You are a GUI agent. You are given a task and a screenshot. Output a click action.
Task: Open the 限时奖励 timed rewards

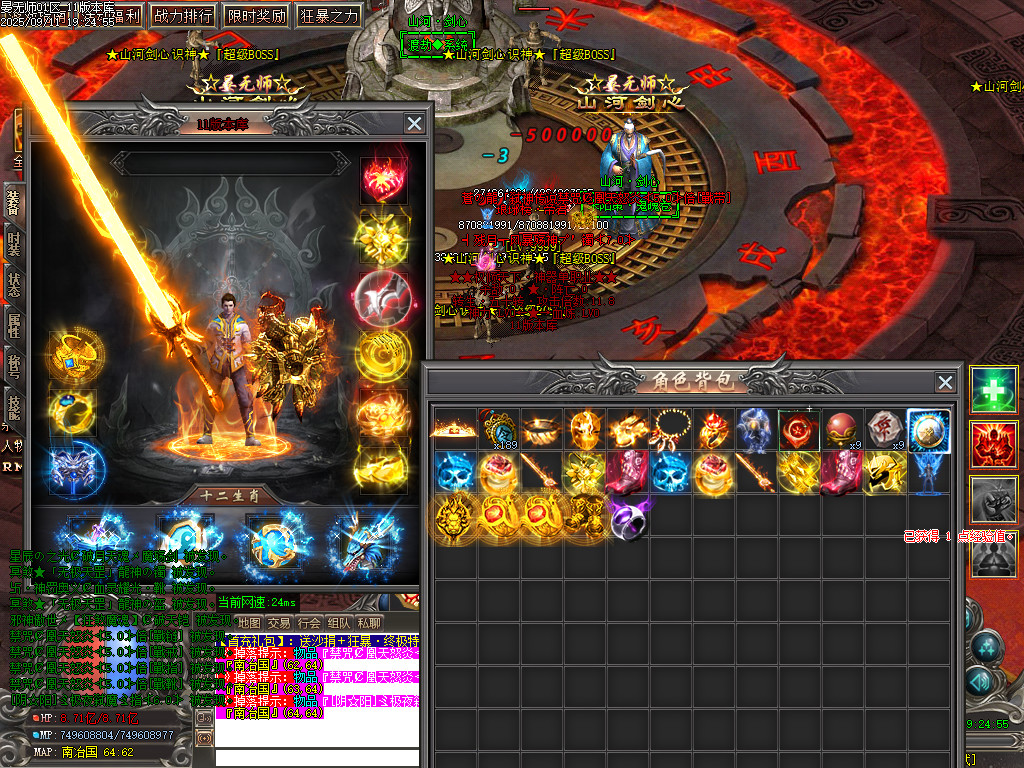point(256,16)
